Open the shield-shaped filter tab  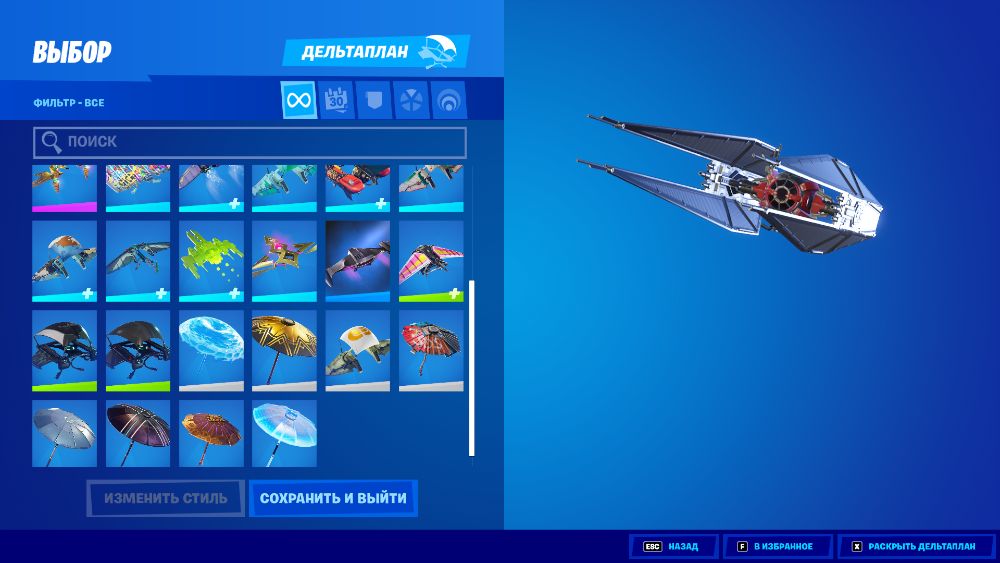pyautogui.click(x=373, y=100)
